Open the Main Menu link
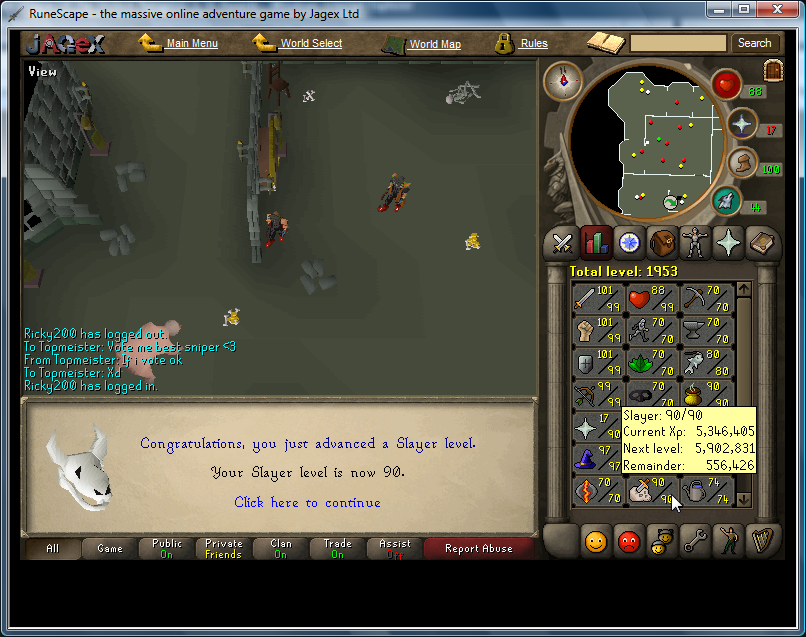 point(191,44)
